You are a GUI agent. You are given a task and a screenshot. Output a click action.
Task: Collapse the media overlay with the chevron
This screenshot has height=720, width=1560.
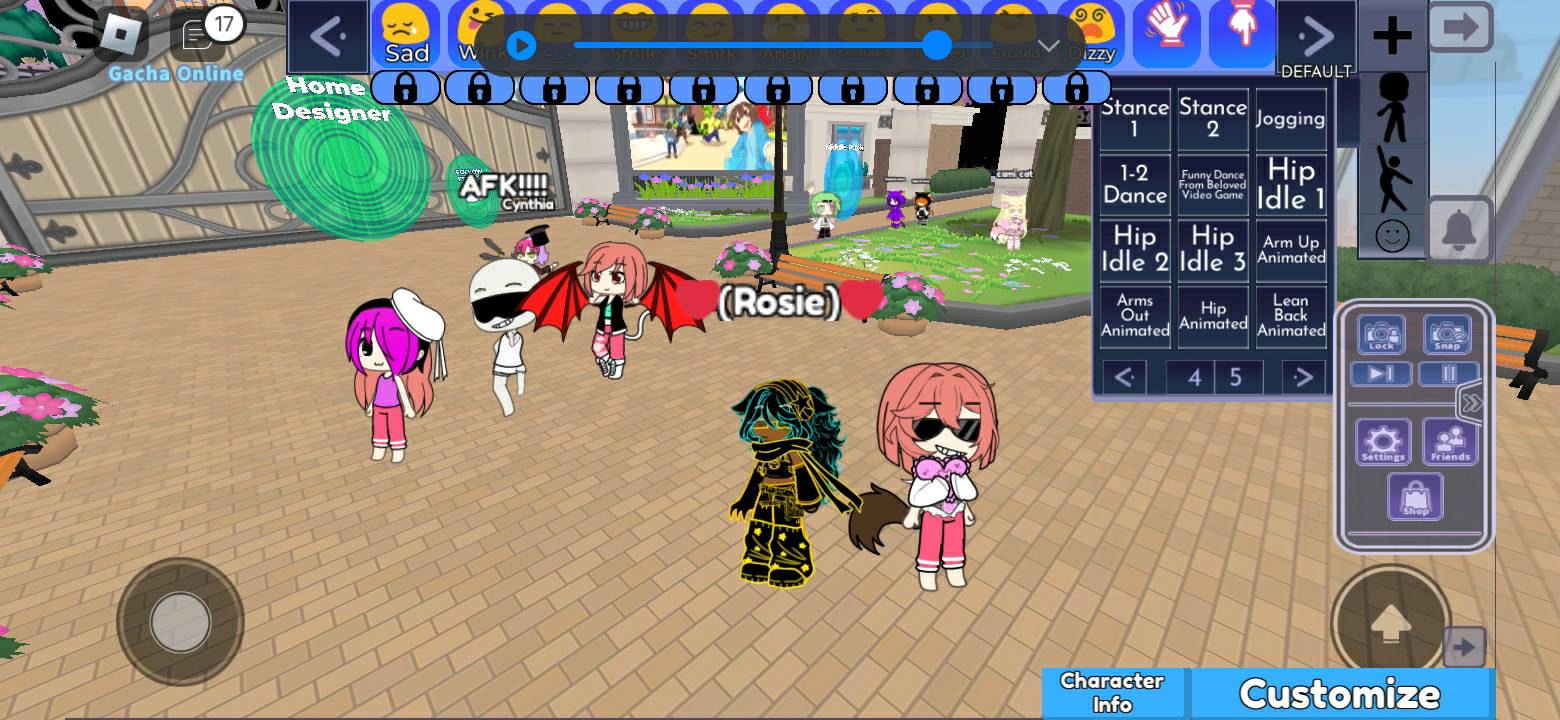[x=1049, y=46]
